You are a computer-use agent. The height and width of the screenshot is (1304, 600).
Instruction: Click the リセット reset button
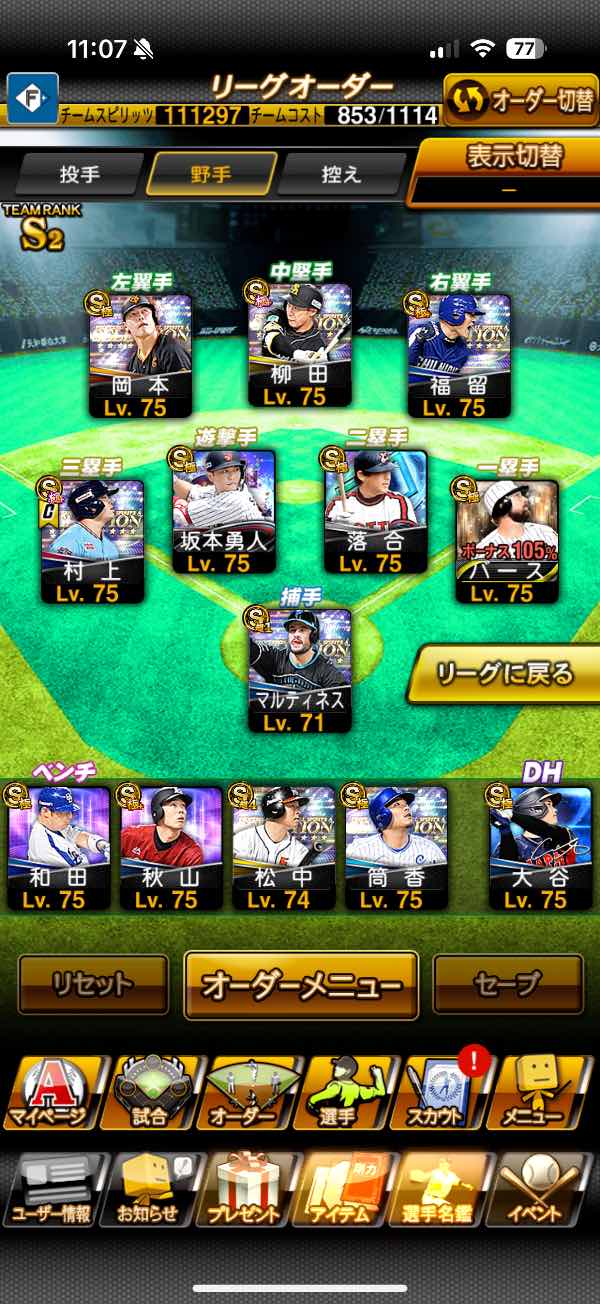click(93, 984)
